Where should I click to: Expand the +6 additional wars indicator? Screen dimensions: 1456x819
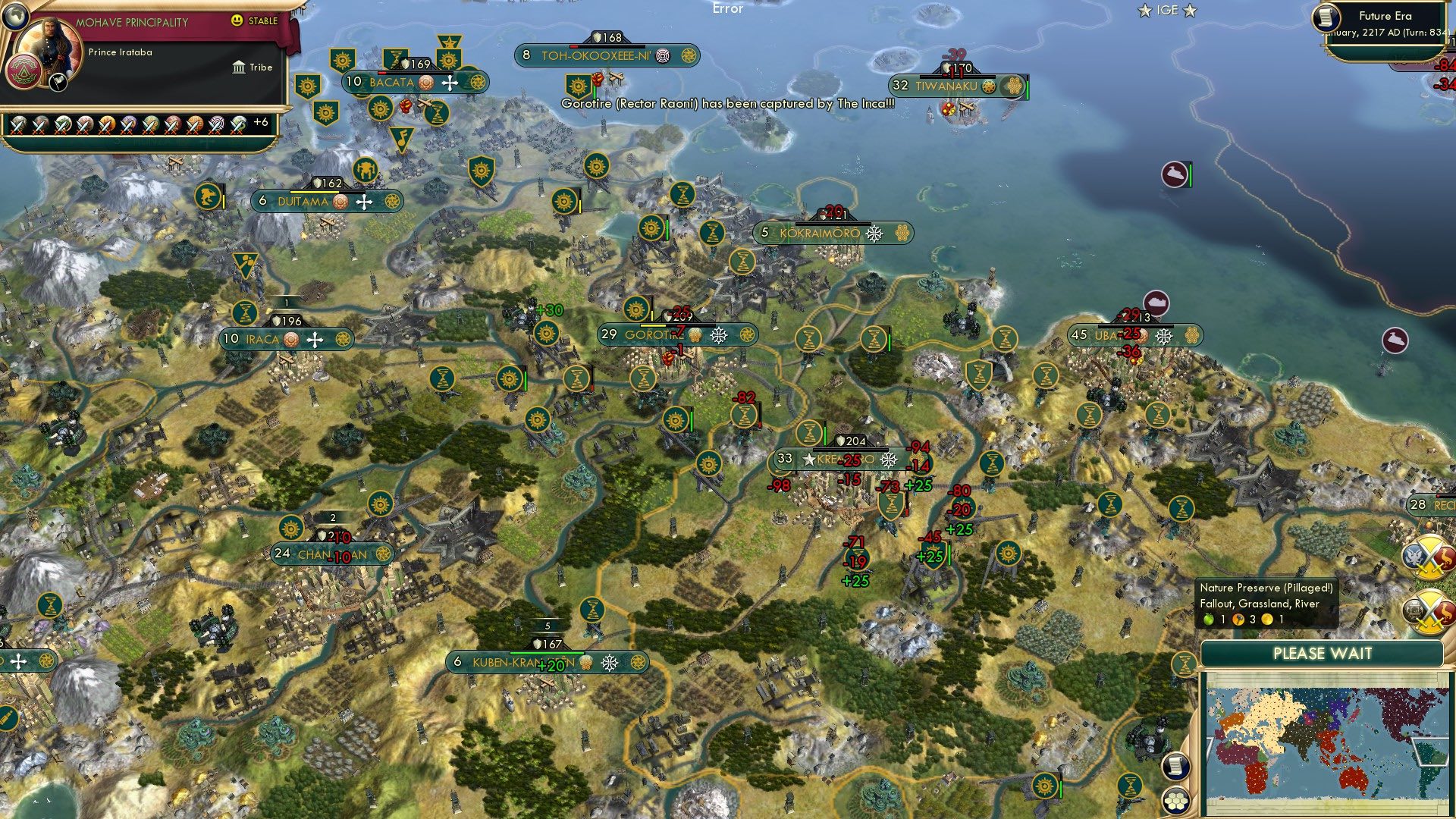pos(260,122)
